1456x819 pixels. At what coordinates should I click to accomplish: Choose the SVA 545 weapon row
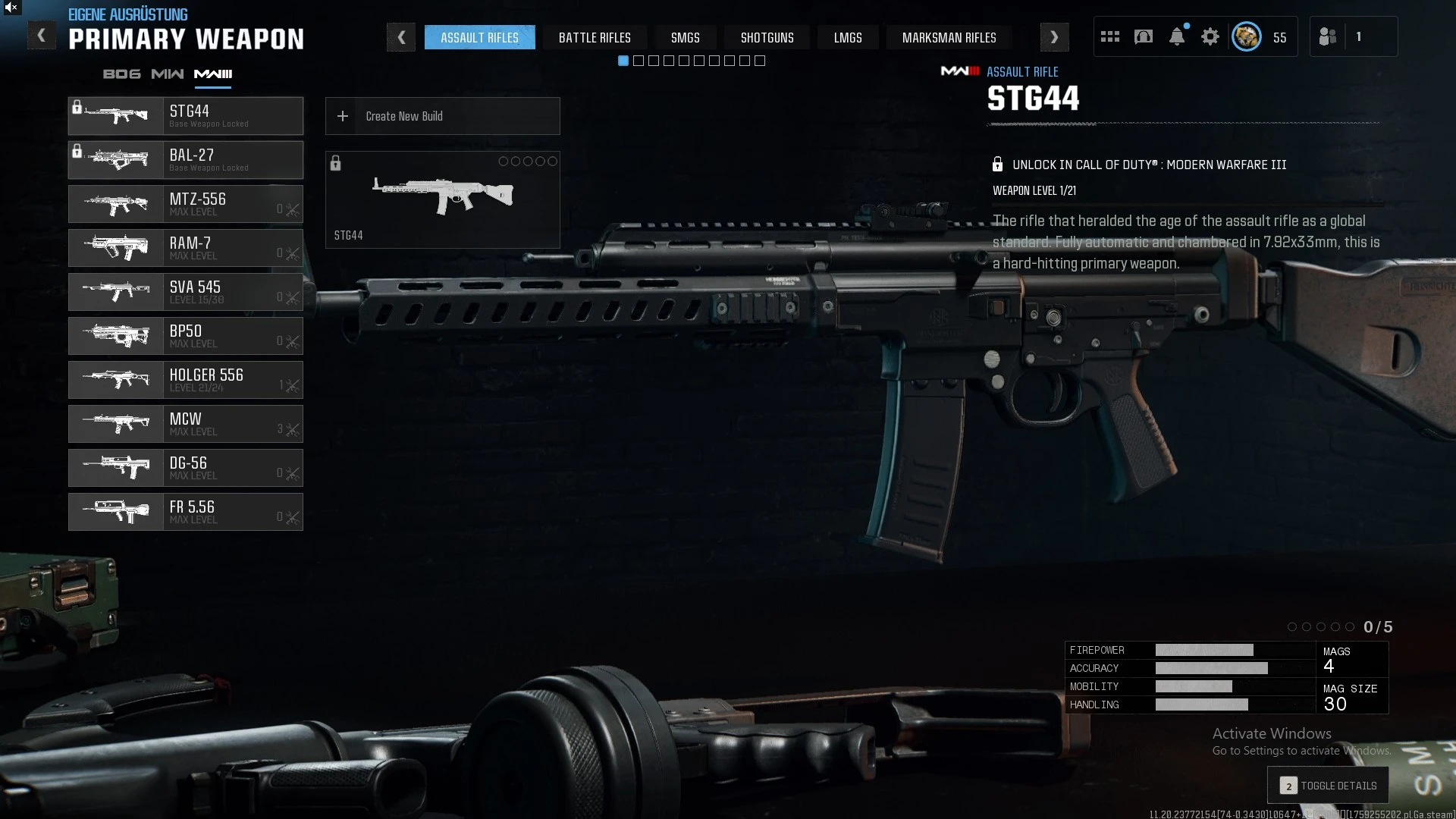(x=186, y=292)
